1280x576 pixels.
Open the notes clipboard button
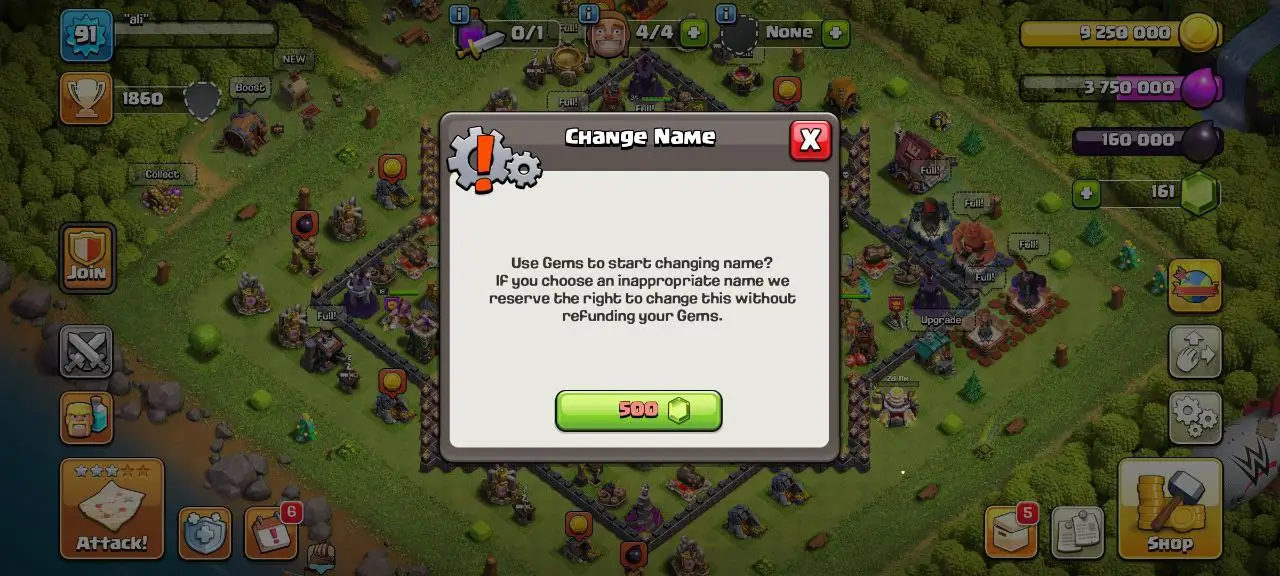coord(1078,533)
